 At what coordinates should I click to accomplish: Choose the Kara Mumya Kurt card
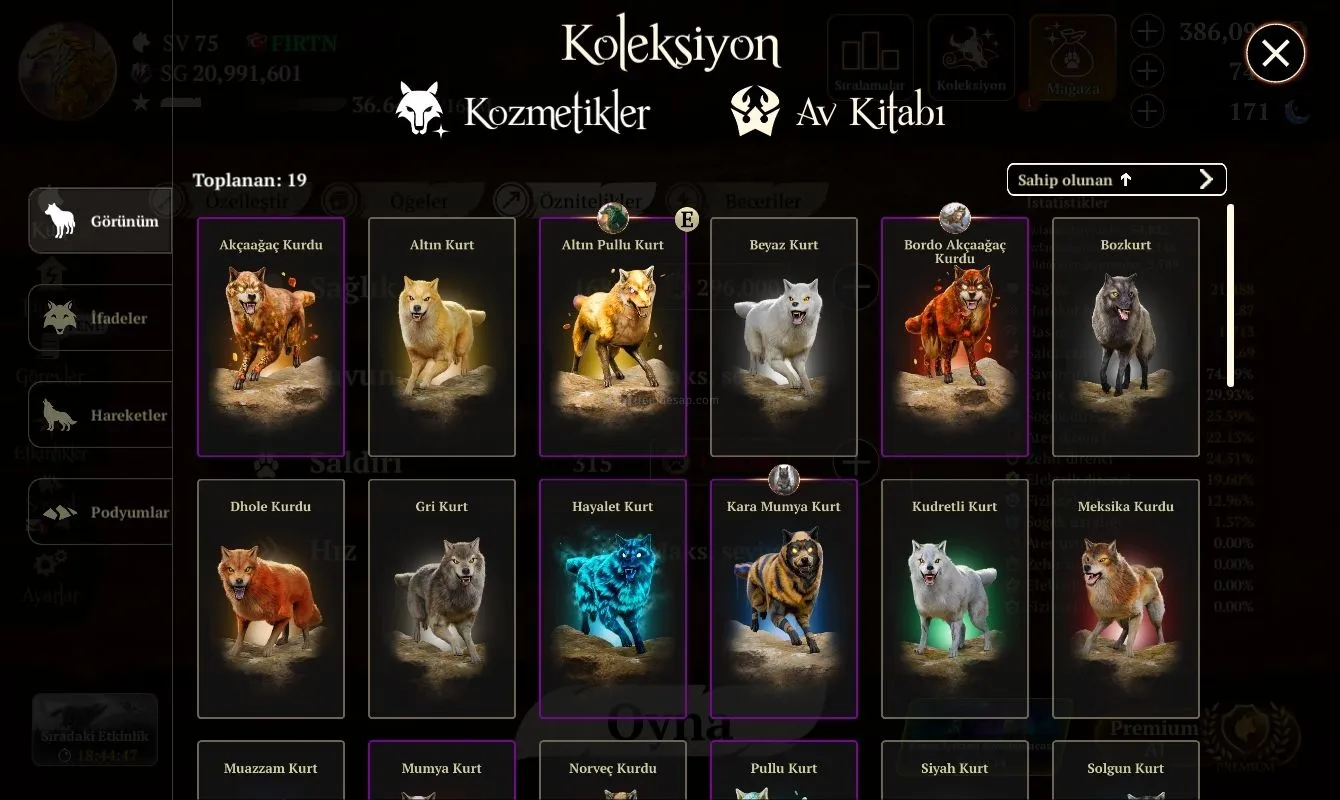click(784, 599)
